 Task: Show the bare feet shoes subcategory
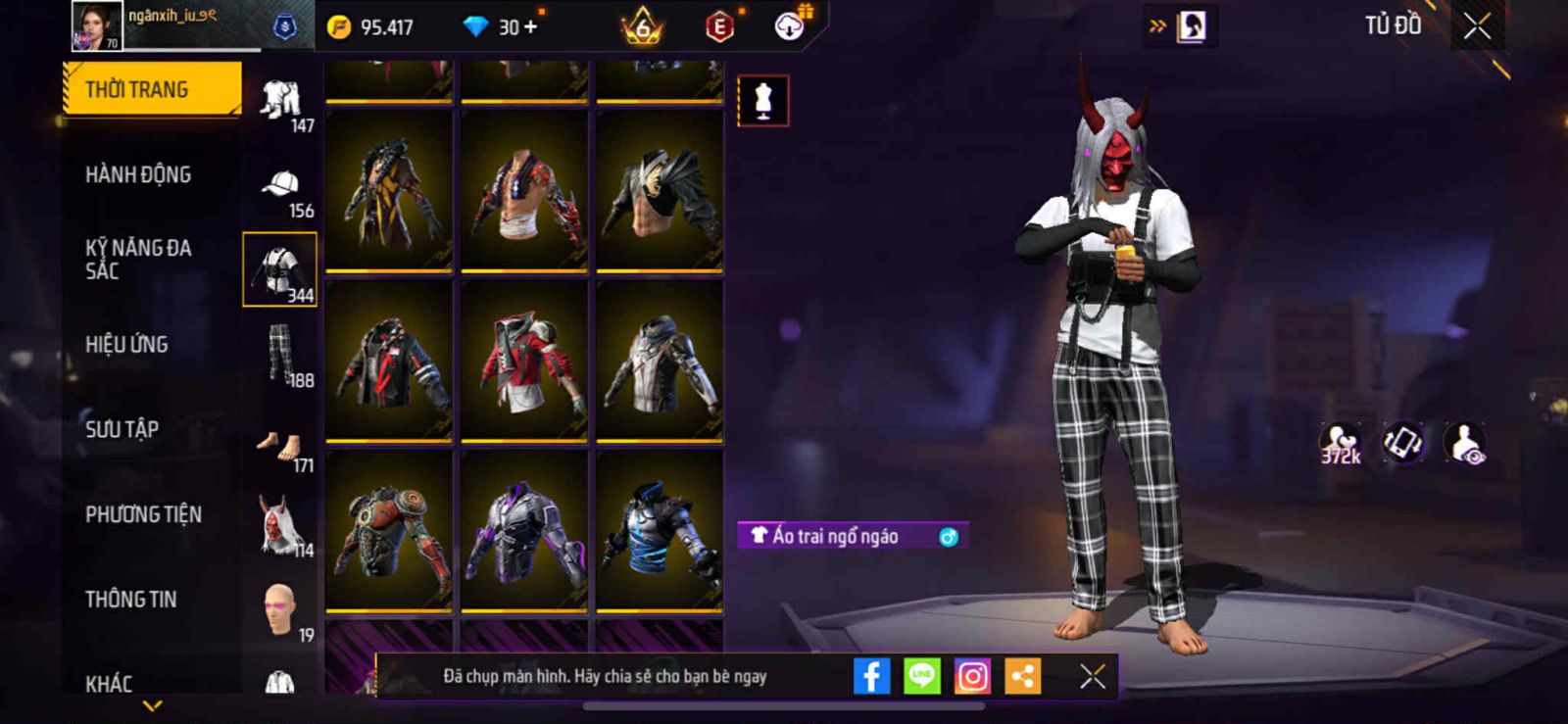(281, 446)
